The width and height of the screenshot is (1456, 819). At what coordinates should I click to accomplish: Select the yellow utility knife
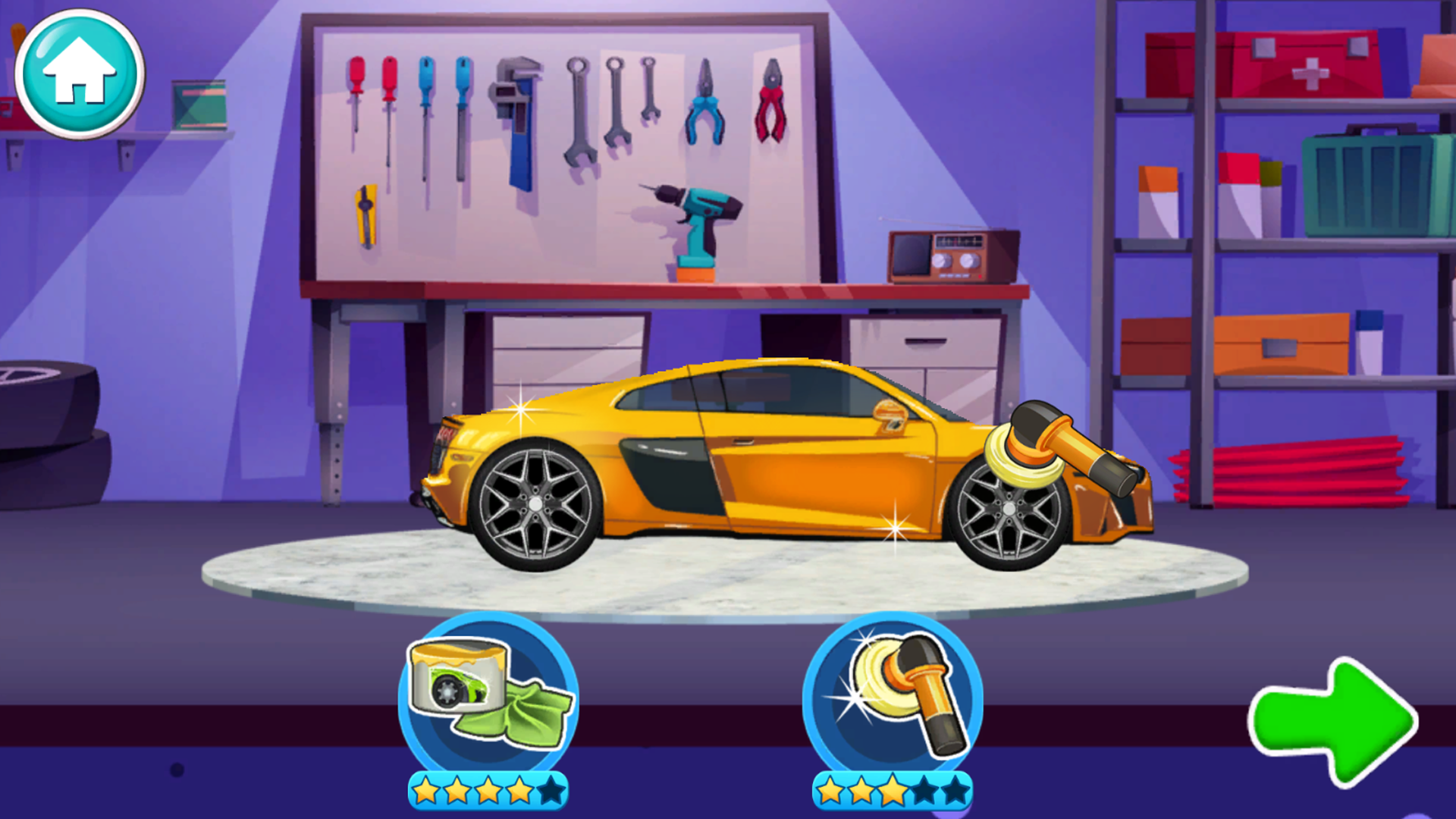click(364, 212)
